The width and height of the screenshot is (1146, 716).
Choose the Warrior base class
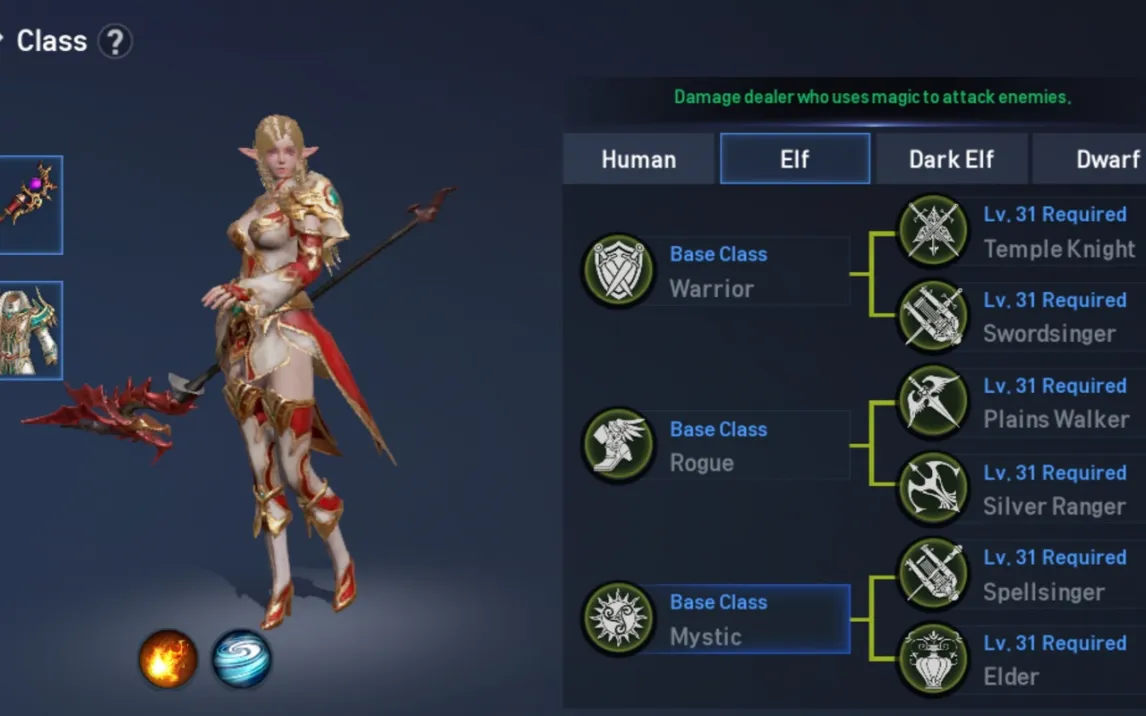tap(718, 271)
